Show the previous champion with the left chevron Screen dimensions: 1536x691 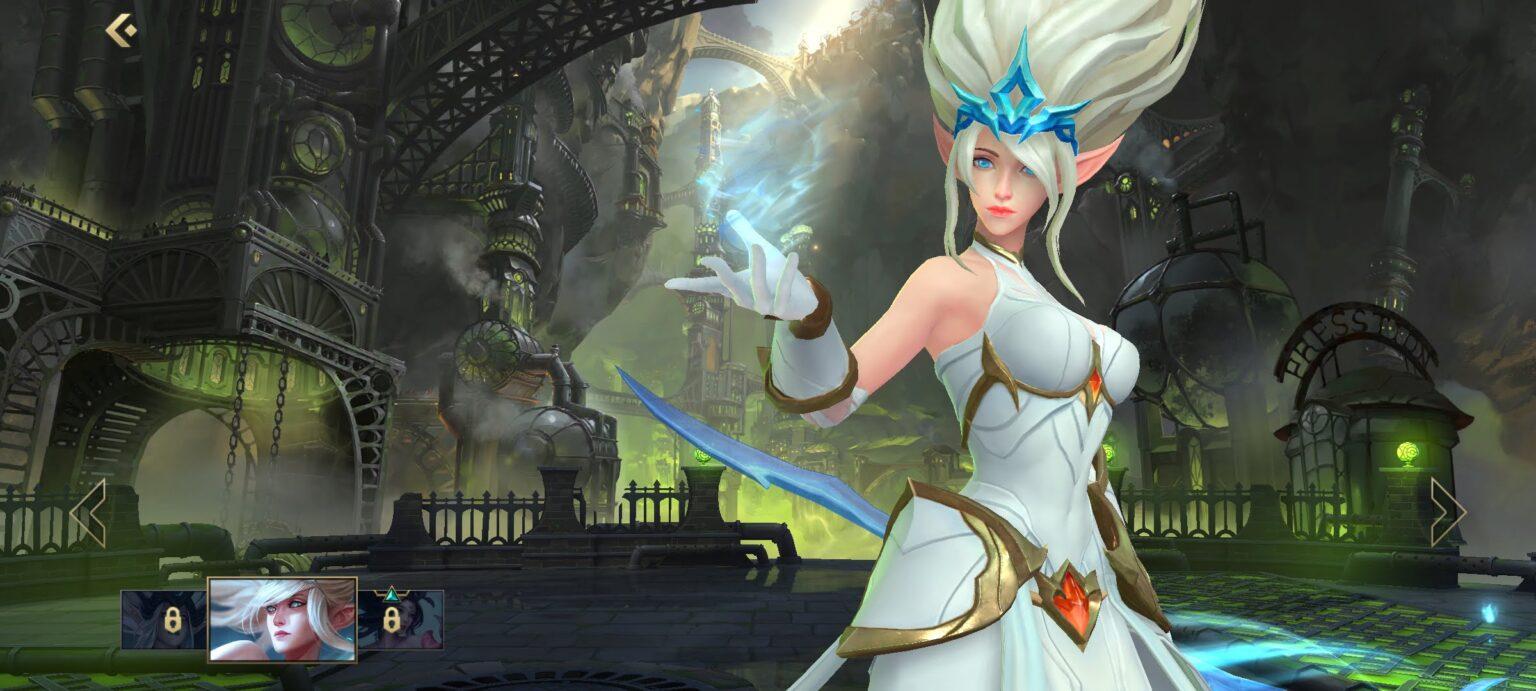click(88, 512)
